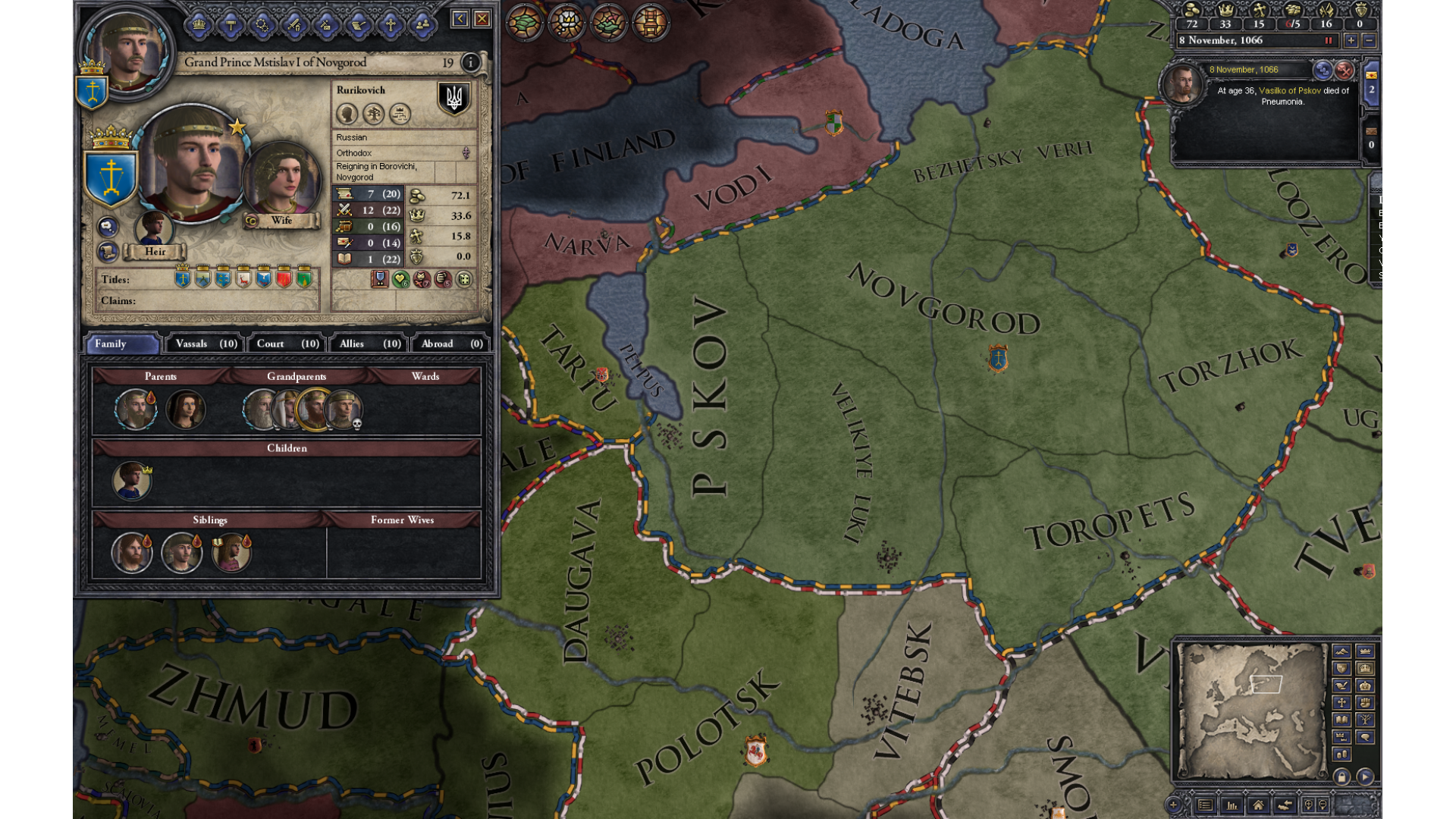Select the Abroad tab
This screenshot has width=1456, height=819.
(x=451, y=344)
